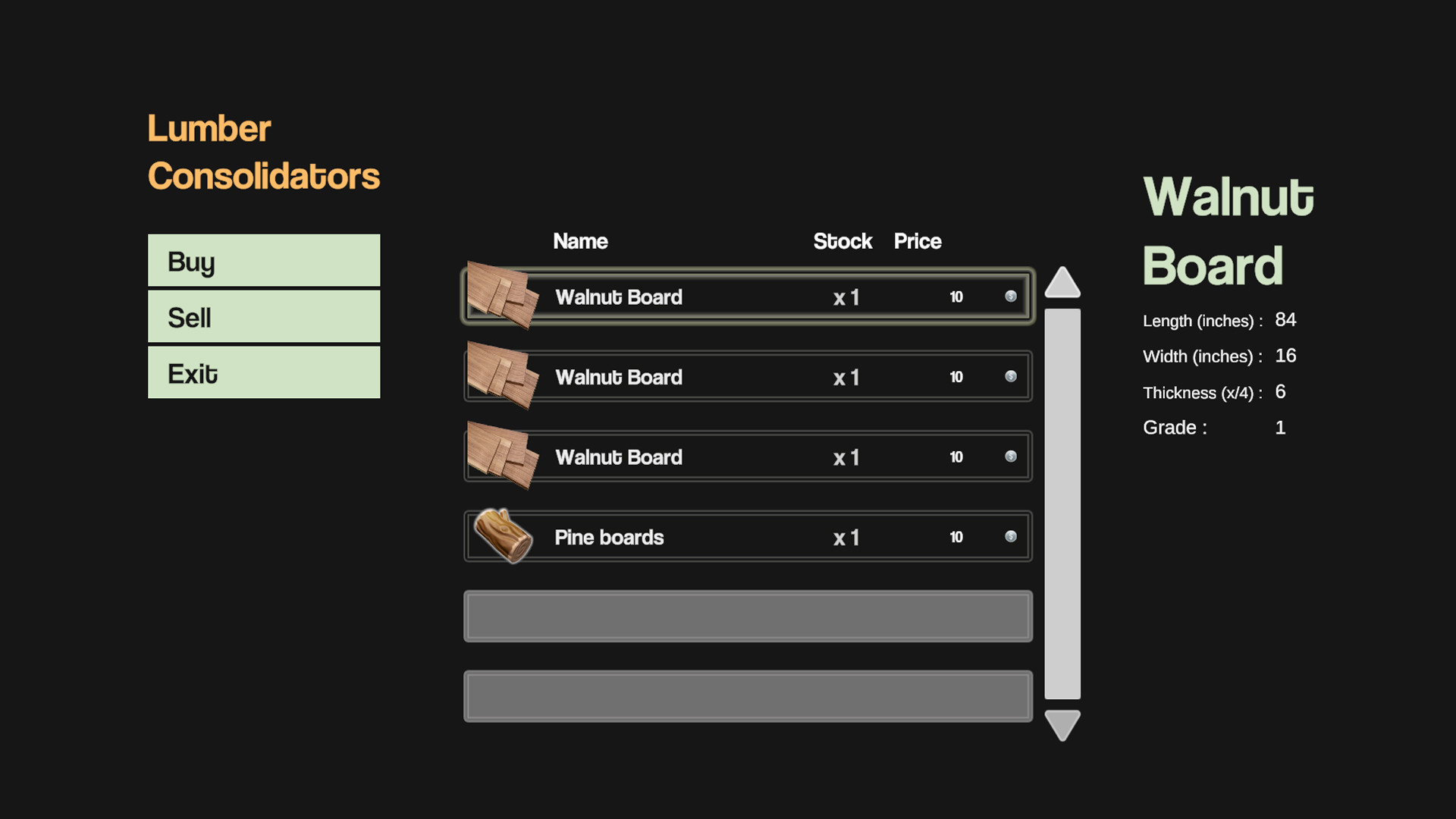
Task: Click the coin icon on third Walnut Board row
Action: [1011, 457]
